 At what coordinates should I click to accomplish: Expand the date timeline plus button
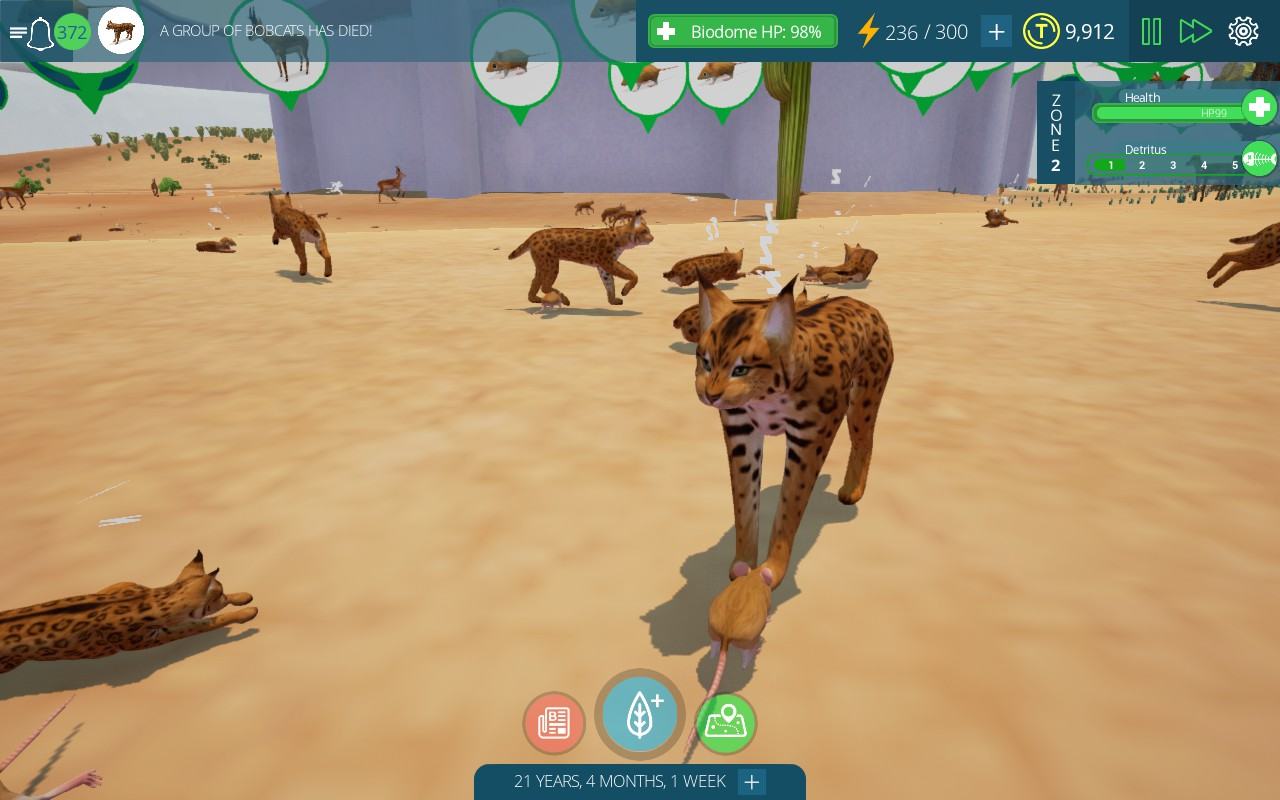point(752,782)
